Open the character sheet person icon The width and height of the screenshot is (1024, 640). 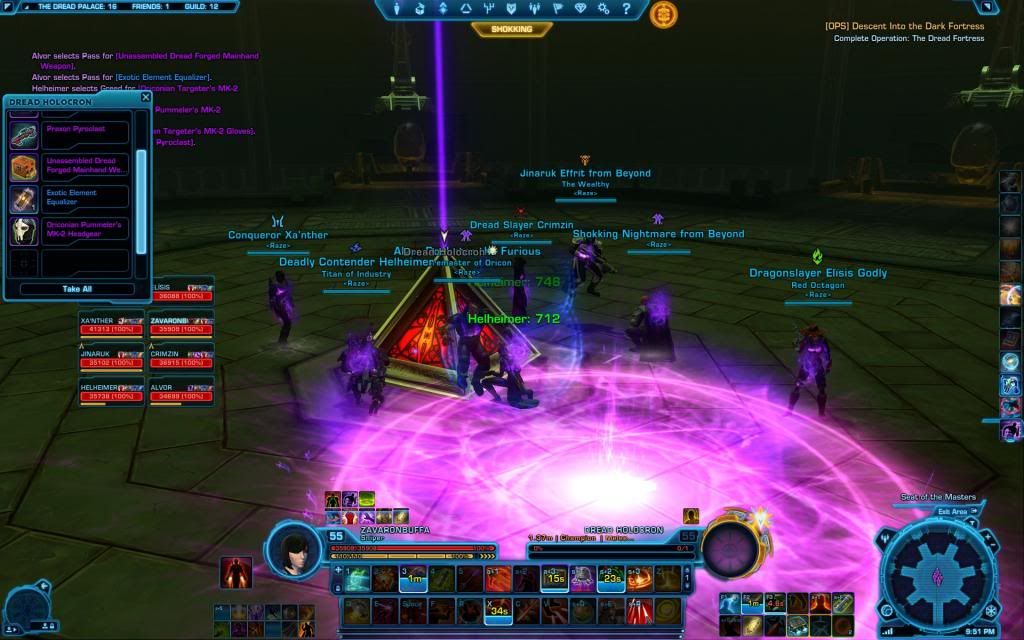pyautogui.click(x=397, y=9)
